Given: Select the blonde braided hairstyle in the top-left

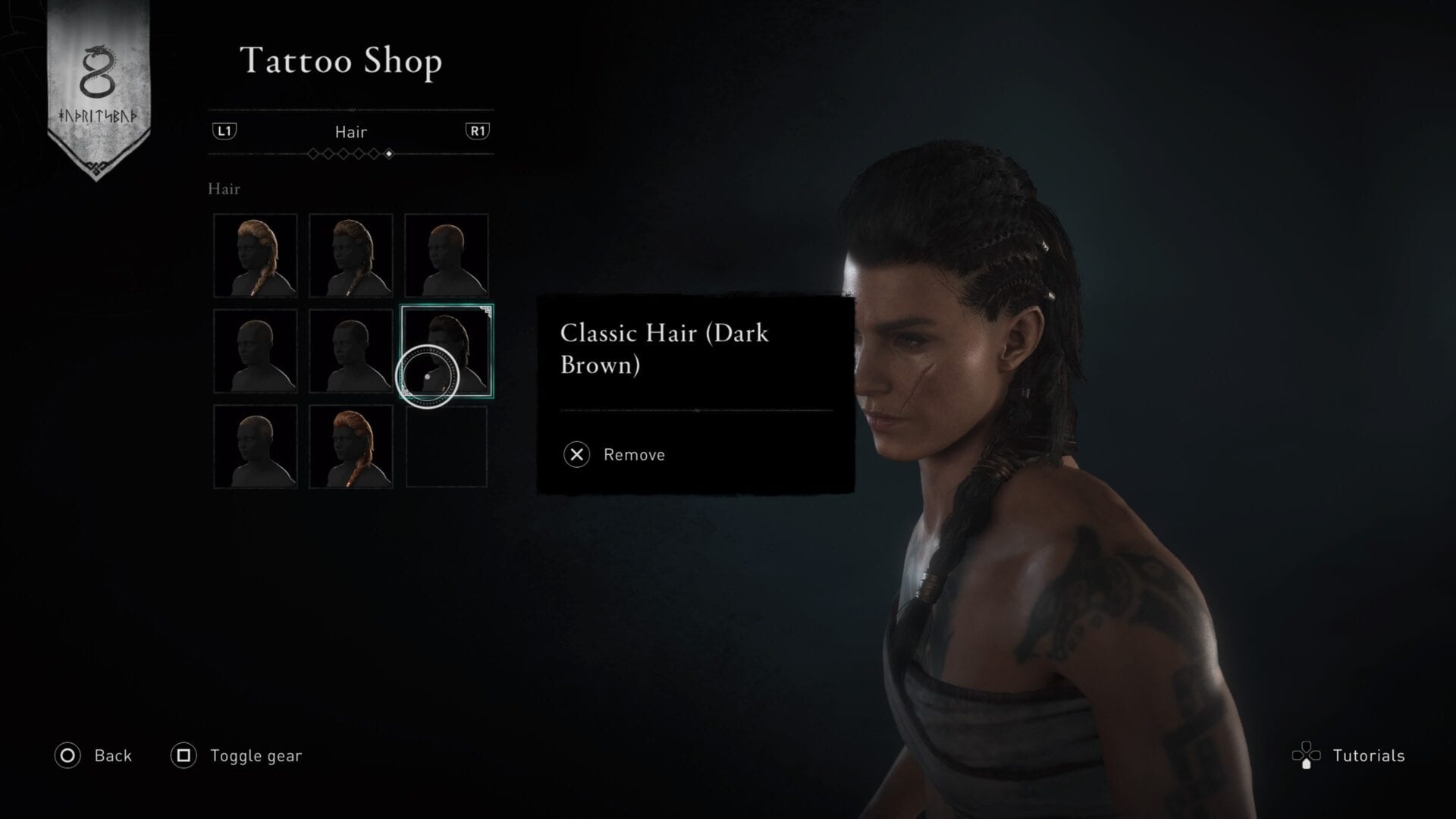Looking at the screenshot, I should point(255,255).
